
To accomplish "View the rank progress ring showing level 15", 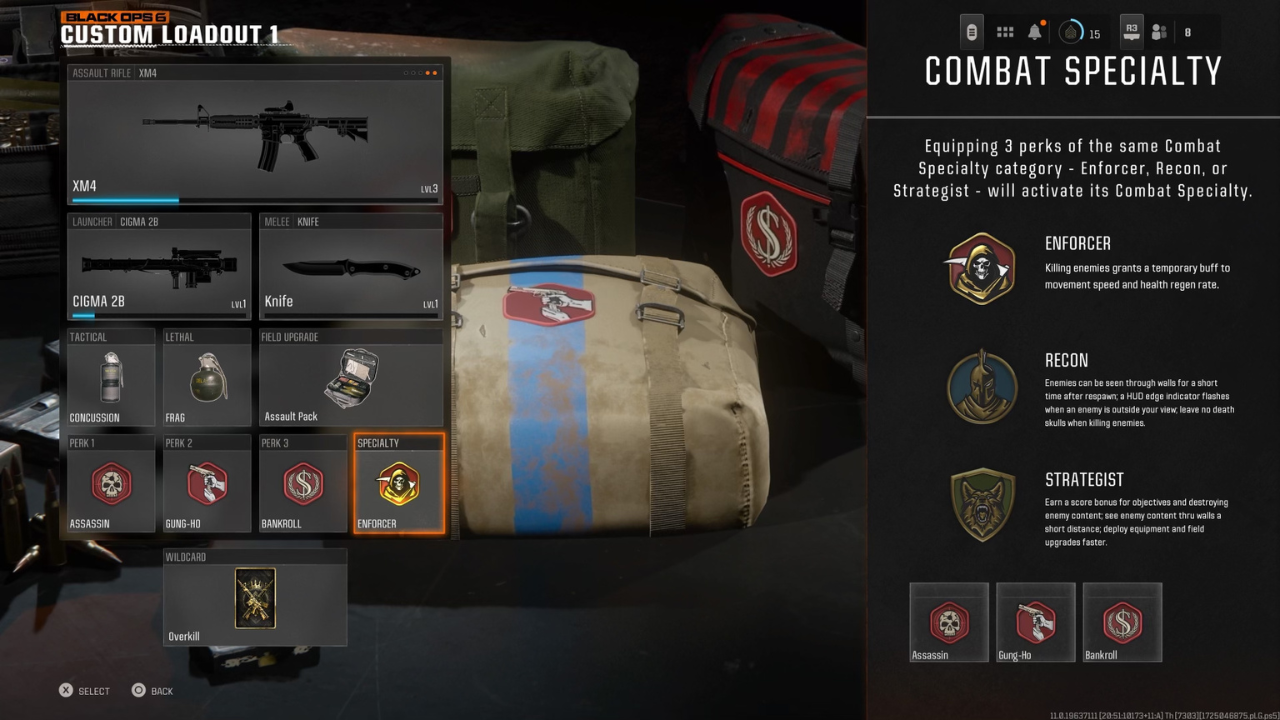I will point(1070,31).
